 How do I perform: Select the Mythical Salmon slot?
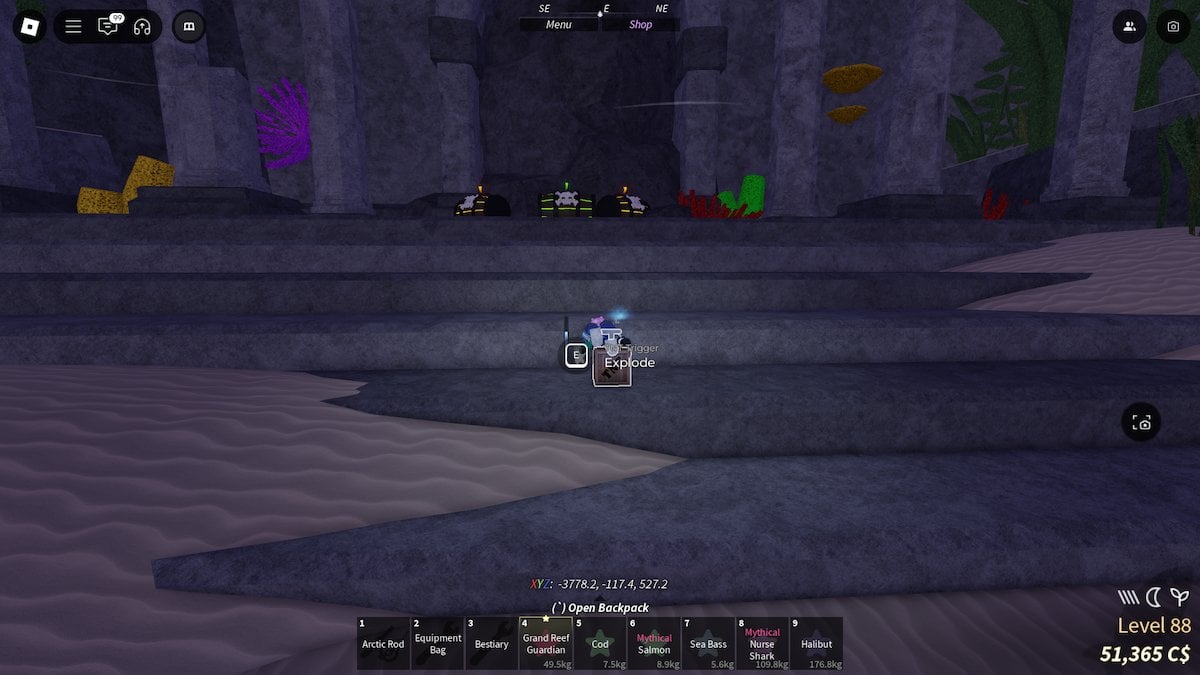[654, 643]
